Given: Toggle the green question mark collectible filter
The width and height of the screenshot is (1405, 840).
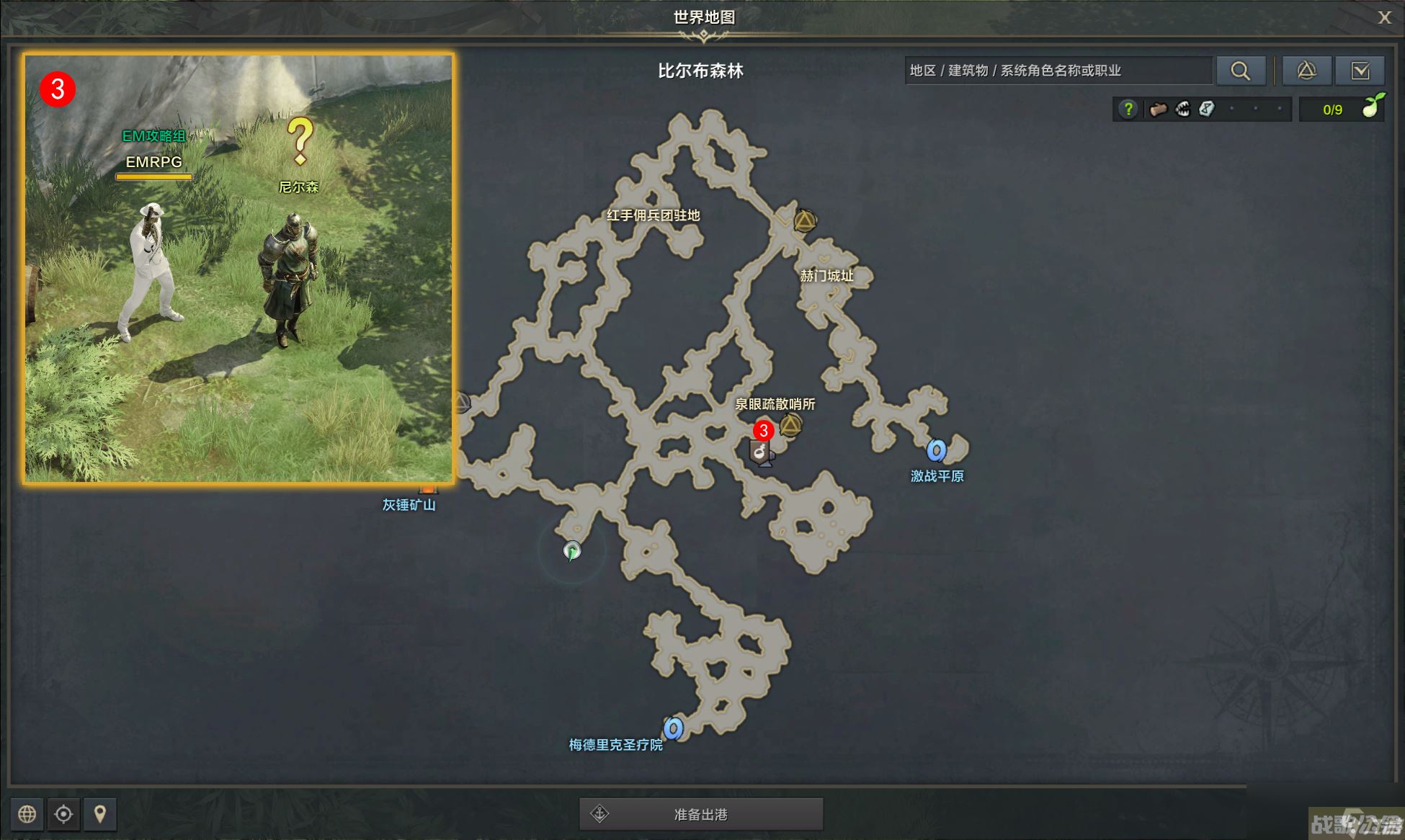Looking at the screenshot, I should click(x=1129, y=108).
